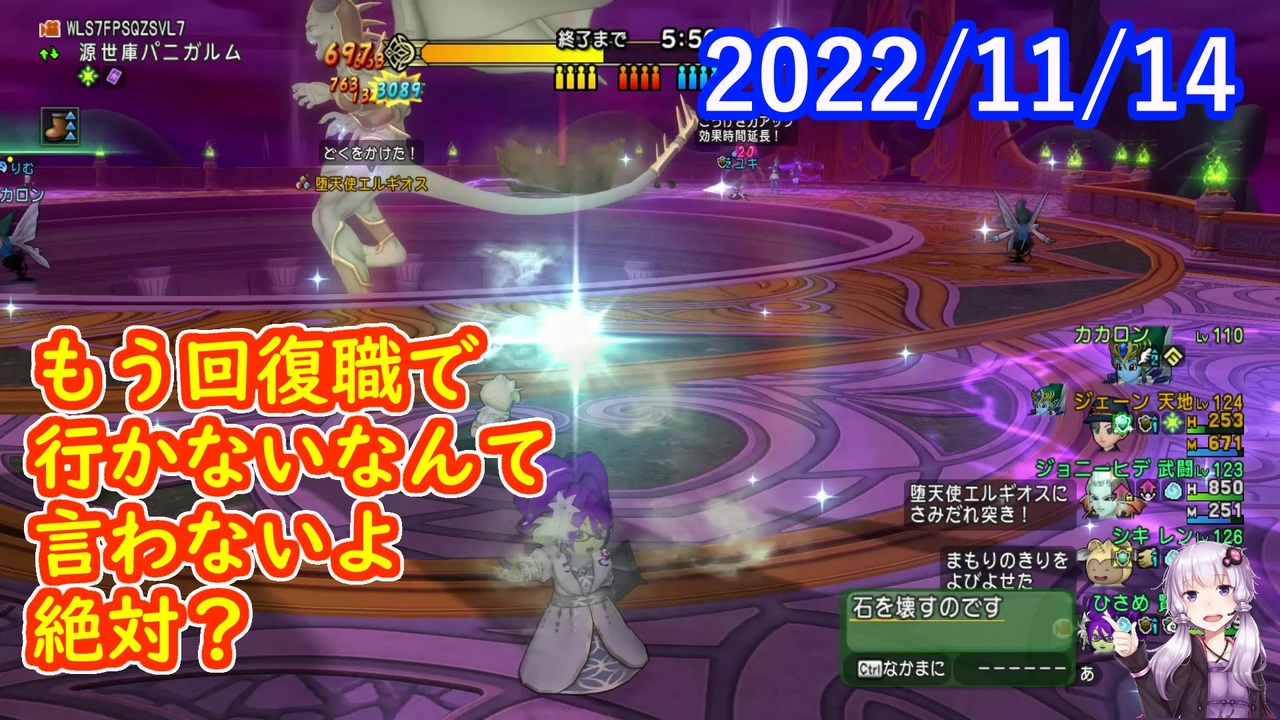Click the blue water-drop icon beside ジョニーヒデ's HP
The height and width of the screenshot is (720, 1280).
click(1173, 491)
